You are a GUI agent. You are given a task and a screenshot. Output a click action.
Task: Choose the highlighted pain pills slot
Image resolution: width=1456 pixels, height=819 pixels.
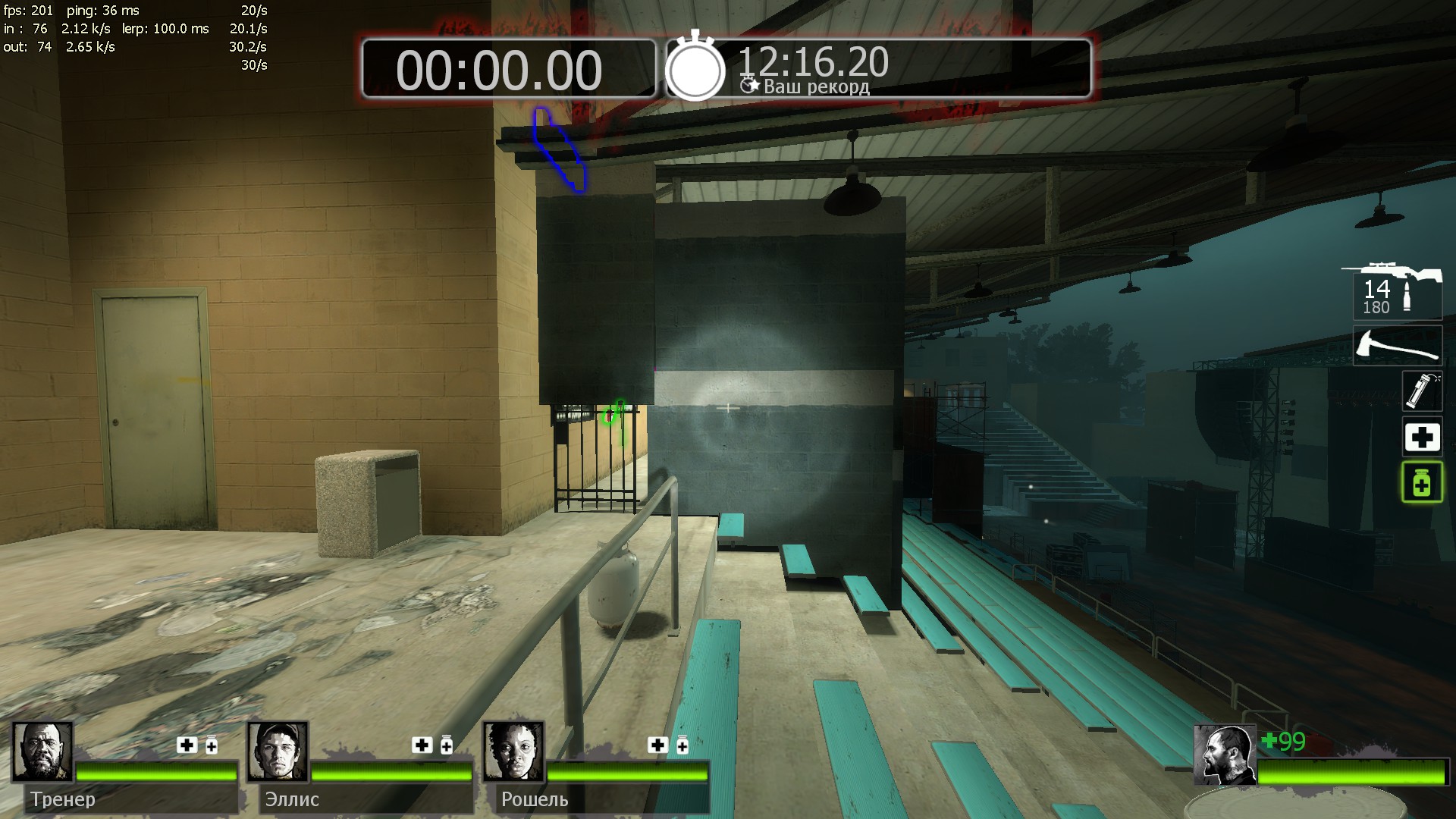(x=1421, y=482)
